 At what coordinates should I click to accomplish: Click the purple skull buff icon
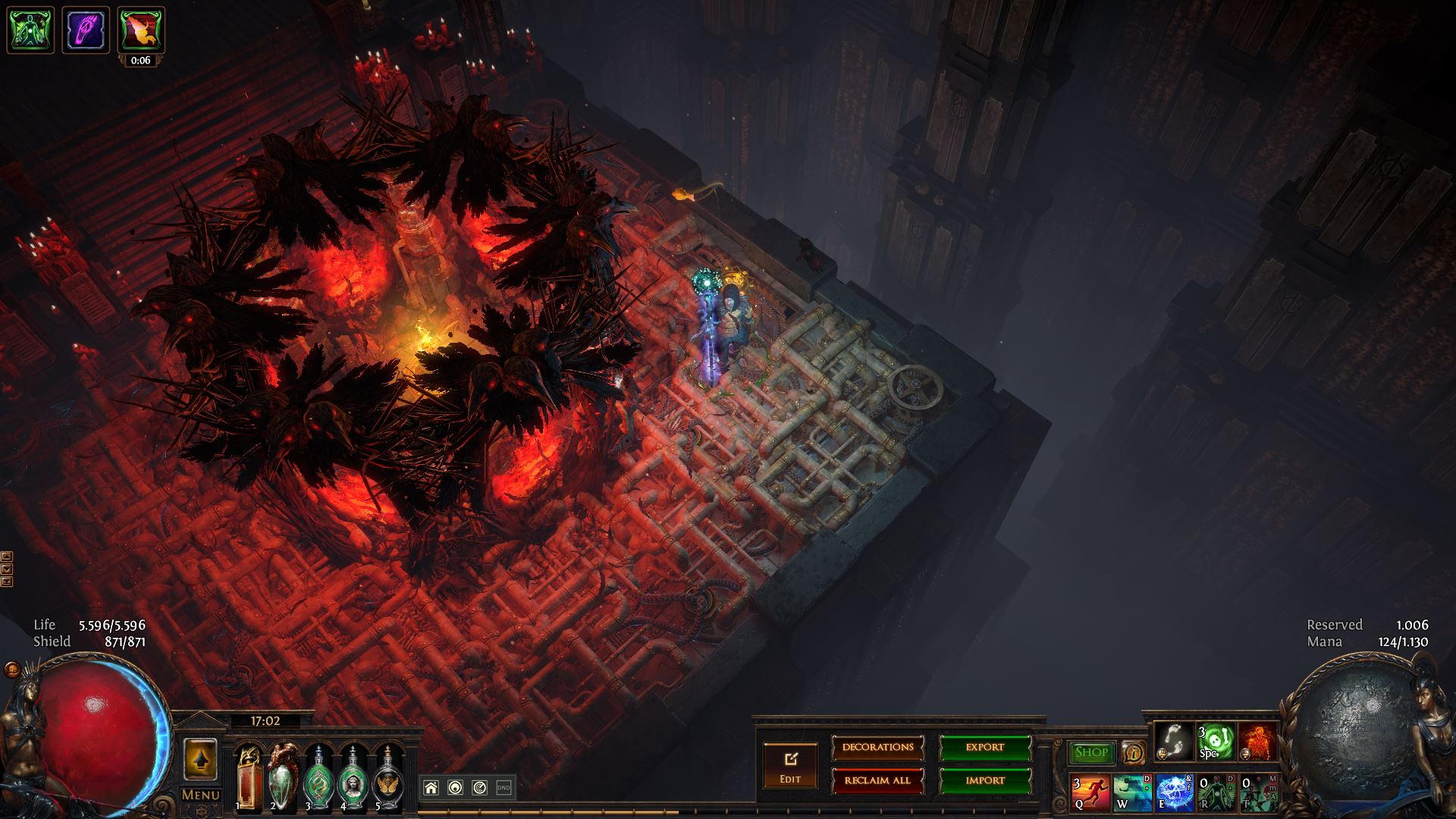tap(86, 30)
